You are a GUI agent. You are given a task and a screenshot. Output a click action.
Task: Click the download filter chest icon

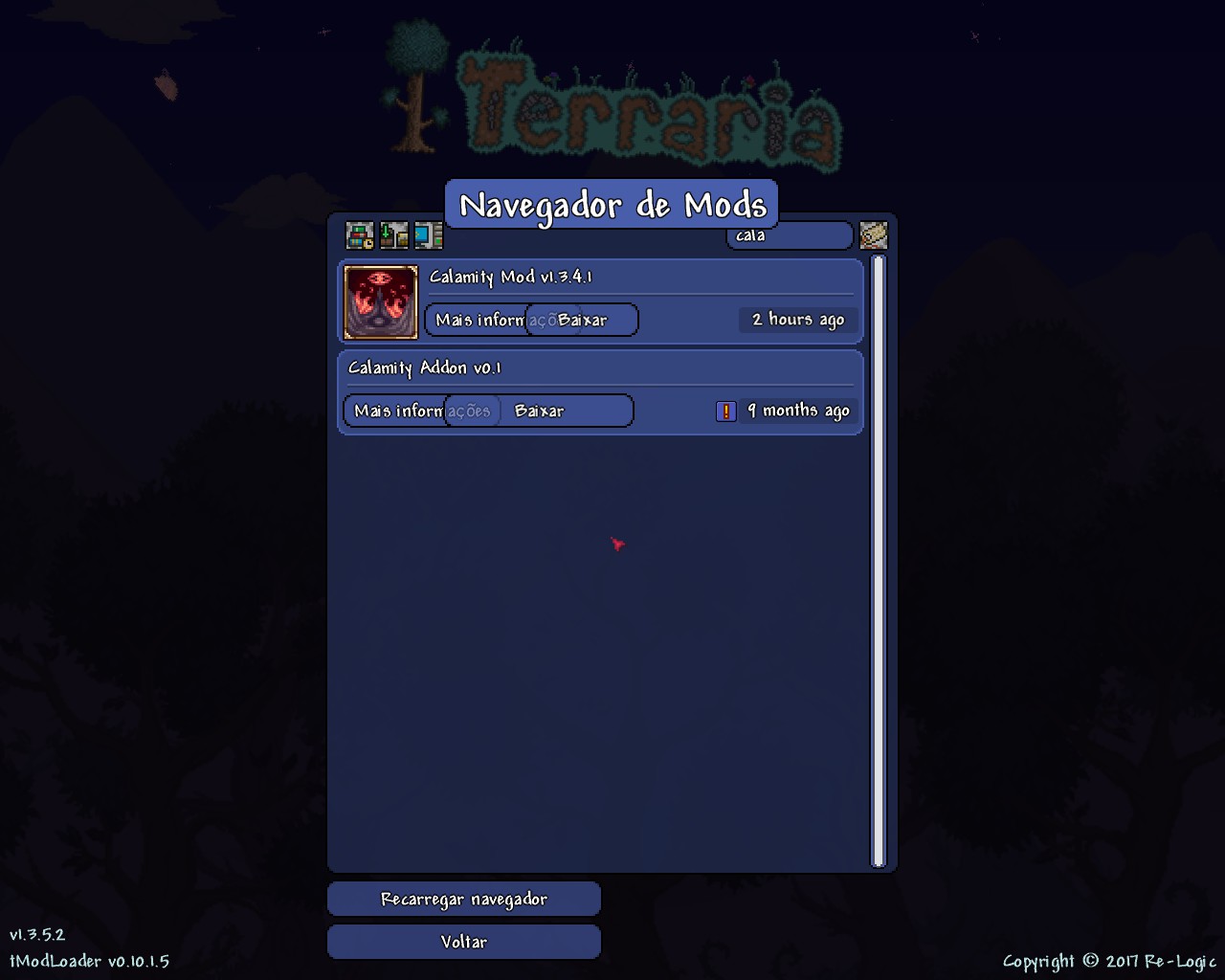tap(392, 235)
